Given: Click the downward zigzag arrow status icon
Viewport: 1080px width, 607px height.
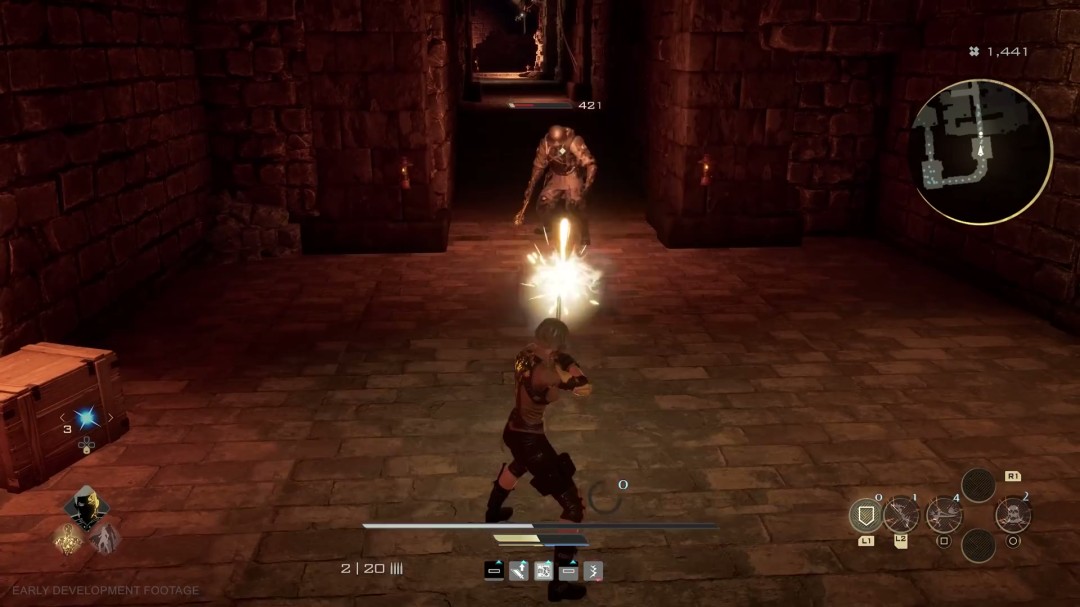Looking at the screenshot, I should tap(593, 571).
